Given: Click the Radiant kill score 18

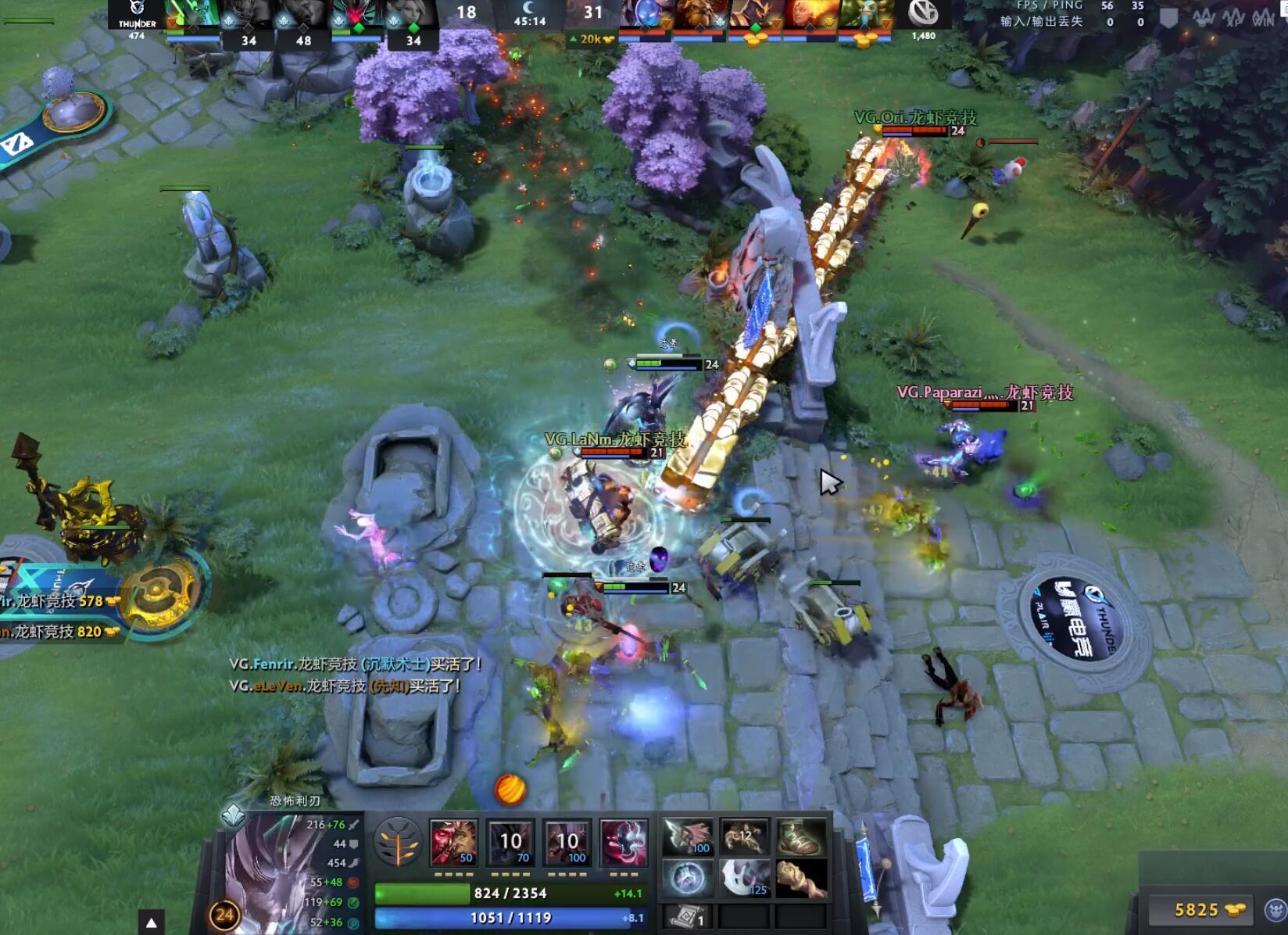Looking at the screenshot, I should [x=465, y=13].
